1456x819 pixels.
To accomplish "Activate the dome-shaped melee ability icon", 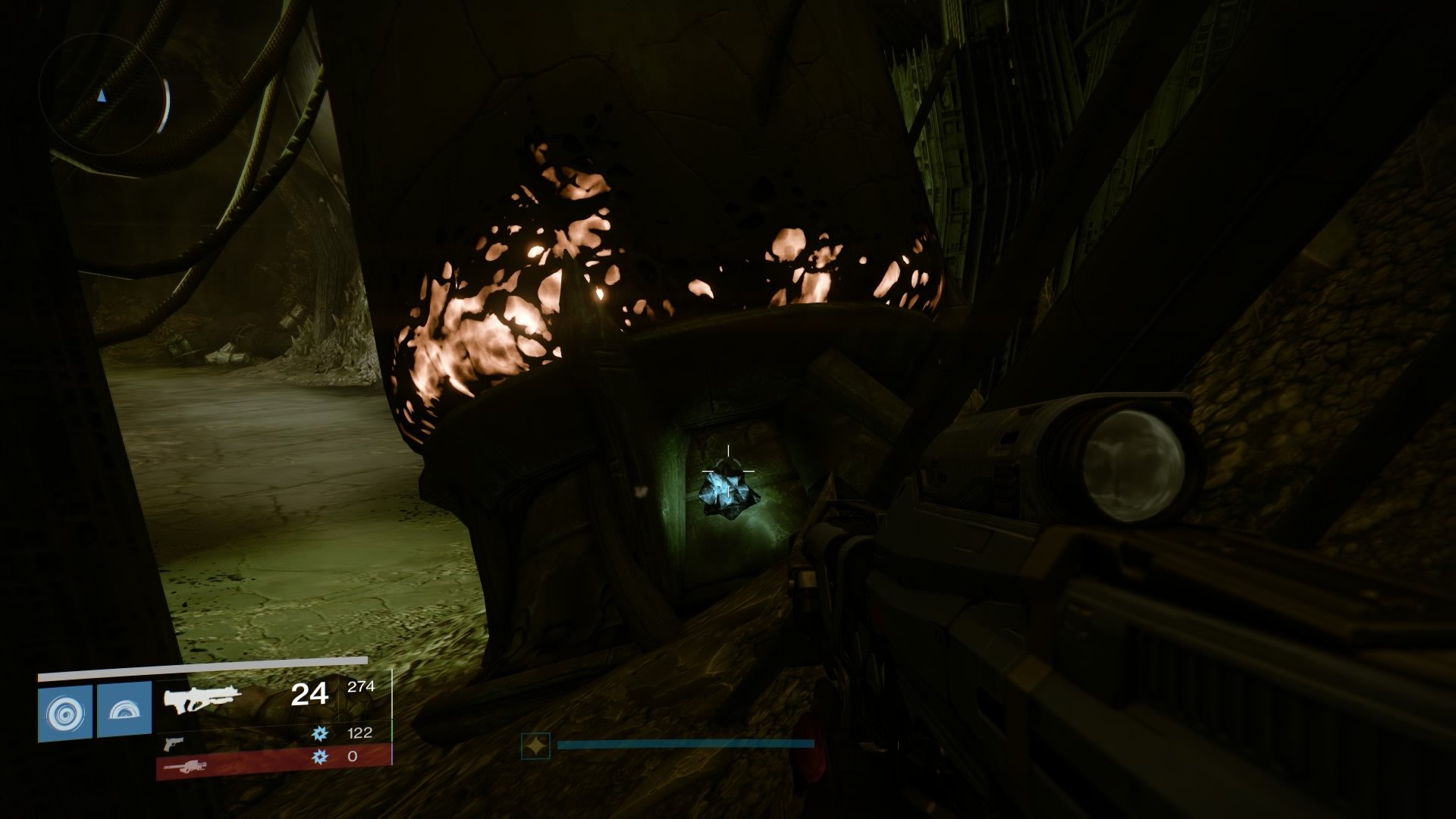I will (x=124, y=711).
